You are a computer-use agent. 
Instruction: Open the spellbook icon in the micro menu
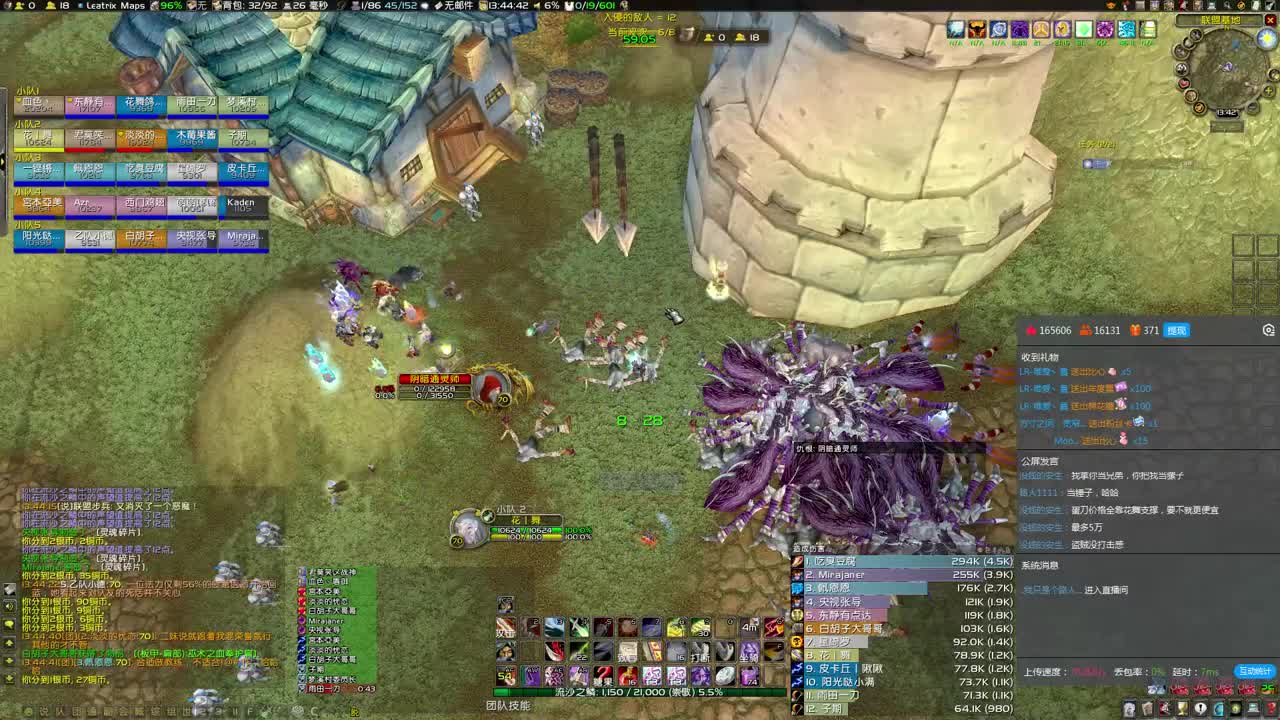(x=1146, y=708)
